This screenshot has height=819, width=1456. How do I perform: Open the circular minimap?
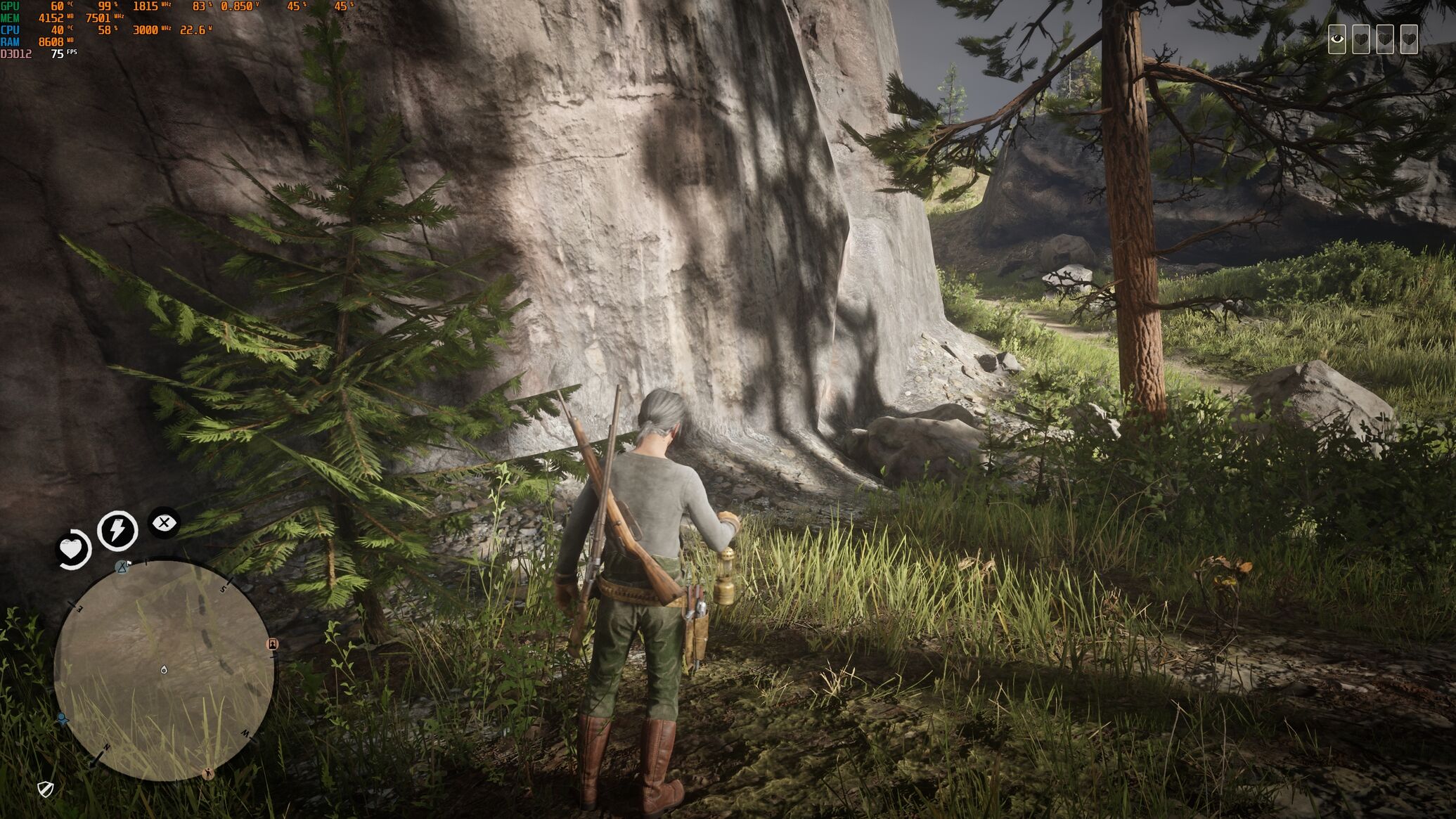pyautogui.click(x=164, y=670)
